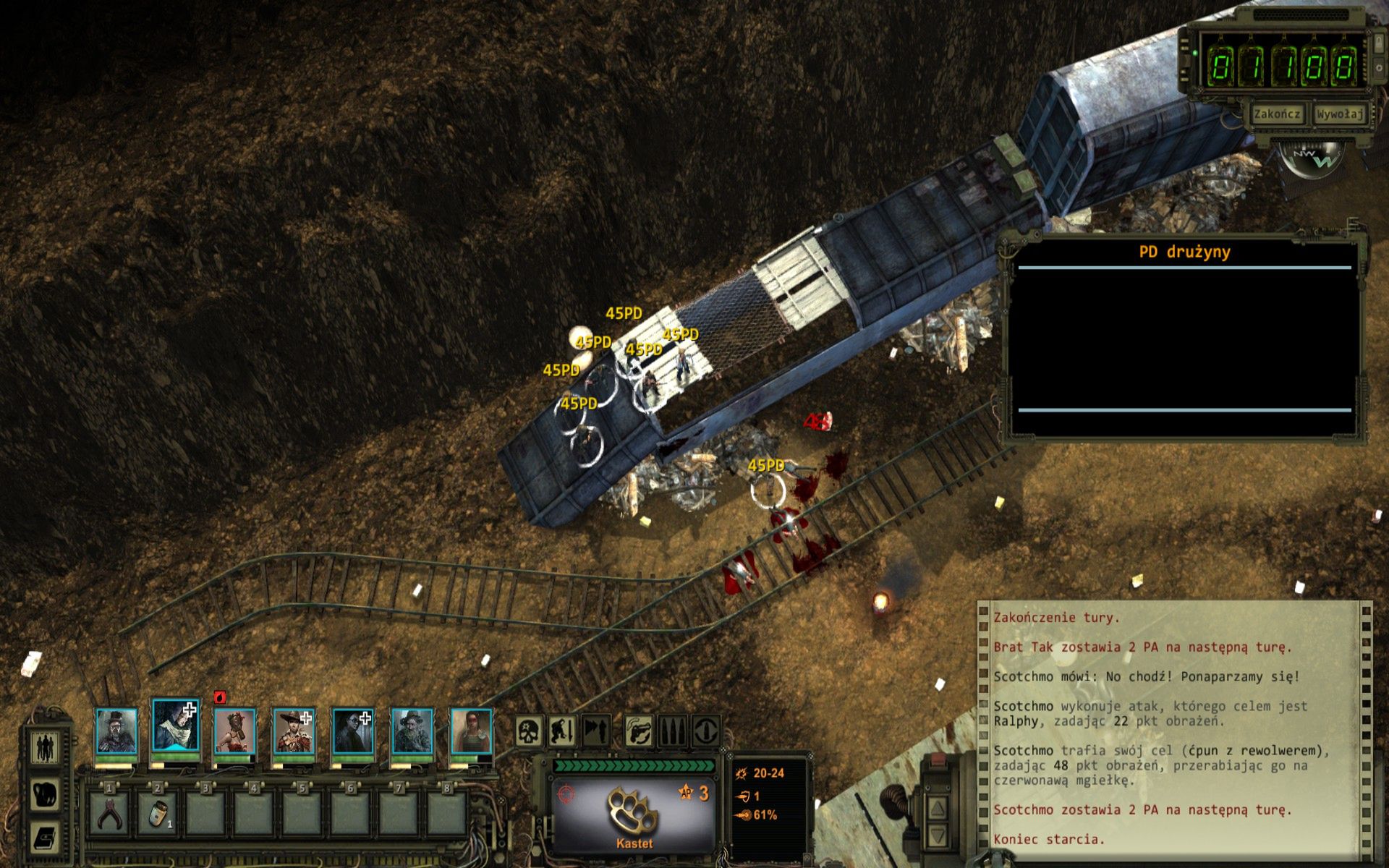Use the jar item in hotbar slot 2
1389x868 pixels.
(x=158, y=814)
